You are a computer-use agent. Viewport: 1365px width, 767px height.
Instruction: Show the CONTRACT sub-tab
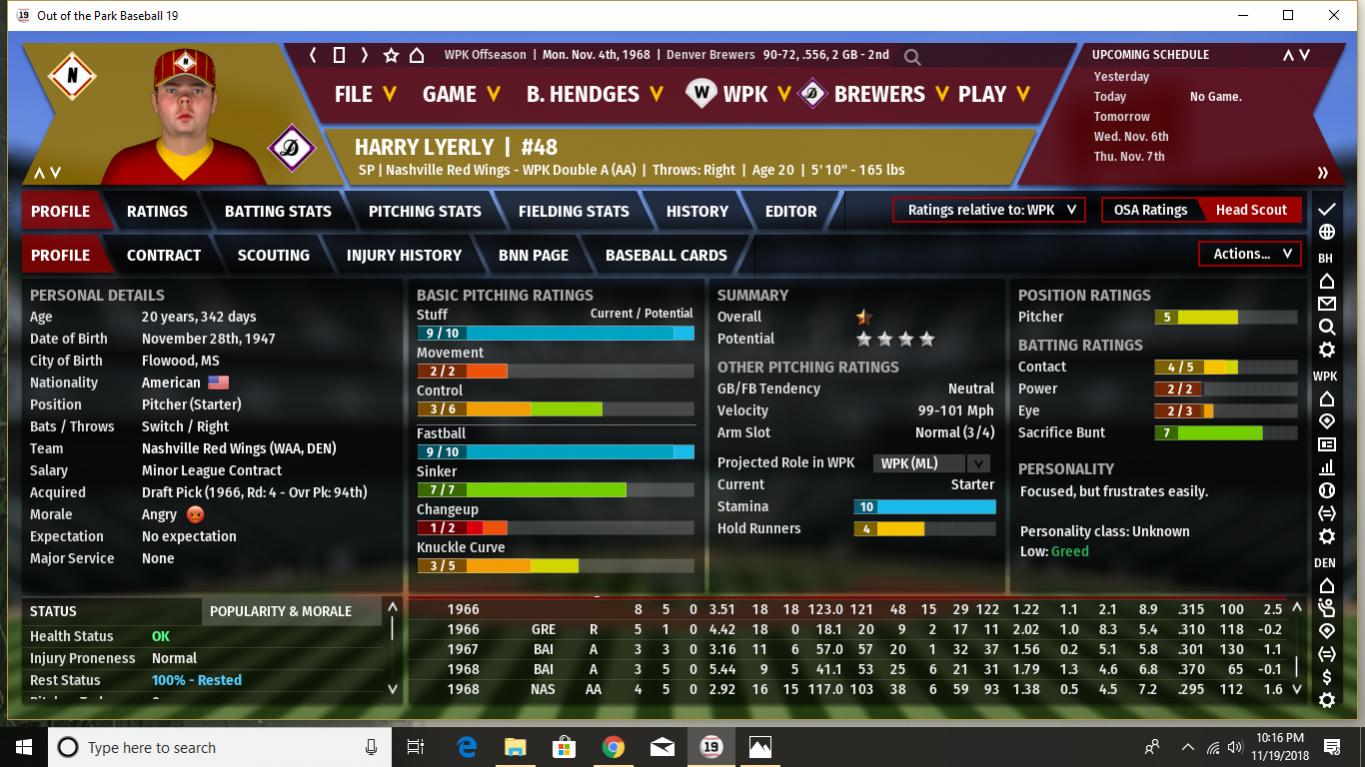tap(164, 255)
